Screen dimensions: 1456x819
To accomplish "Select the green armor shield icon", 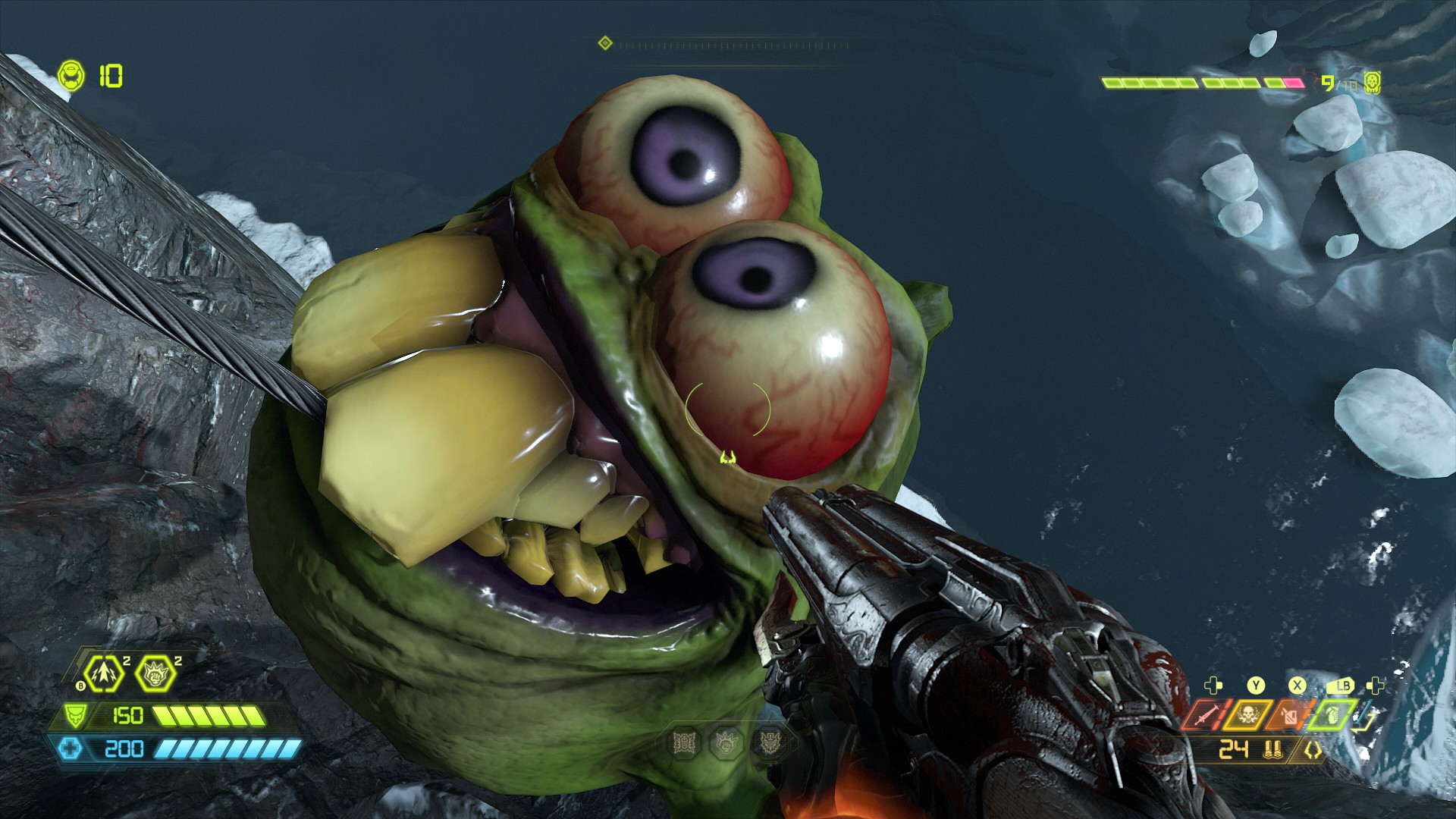I will (x=74, y=715).
